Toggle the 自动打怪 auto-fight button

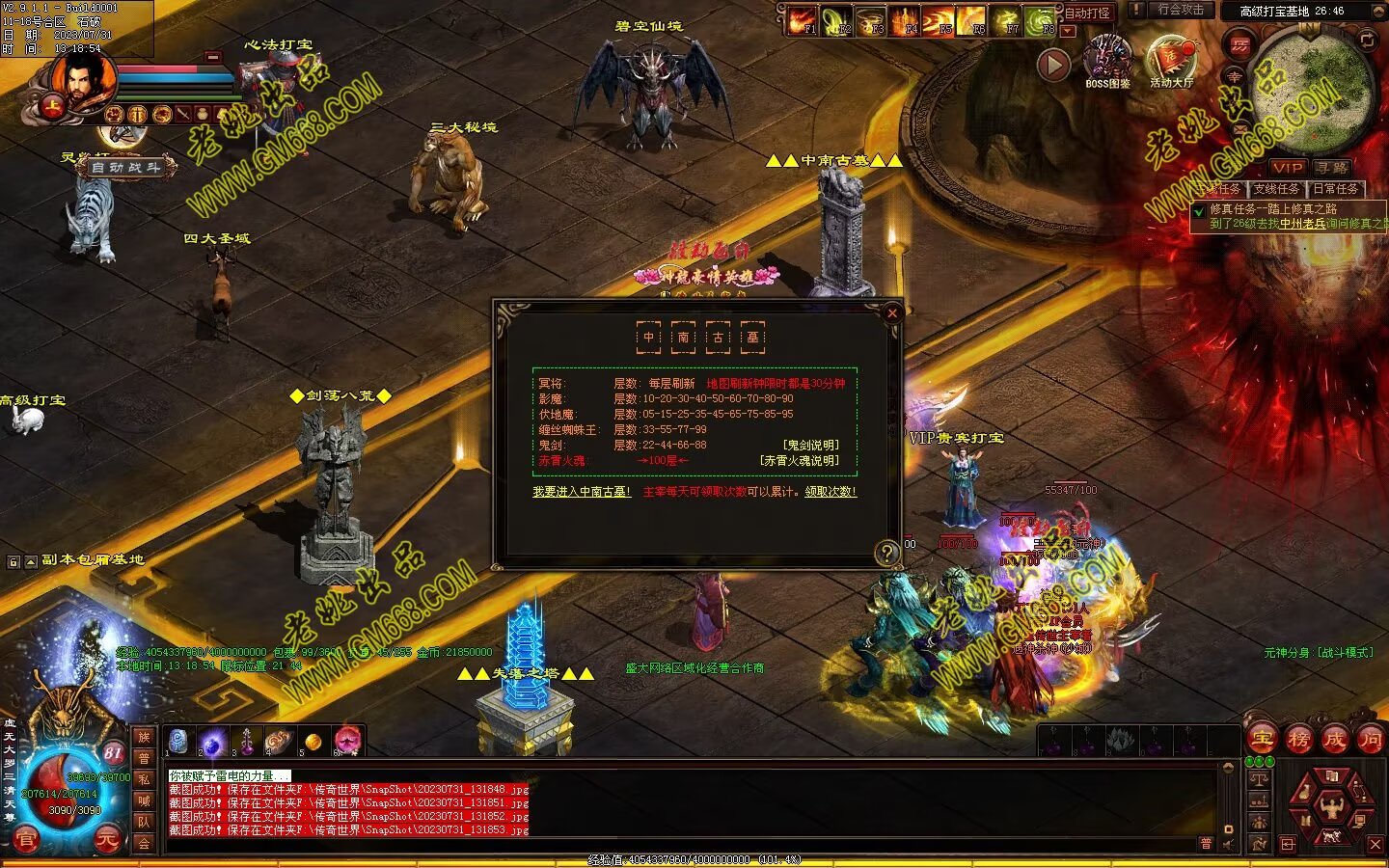tap(1087, 14)
